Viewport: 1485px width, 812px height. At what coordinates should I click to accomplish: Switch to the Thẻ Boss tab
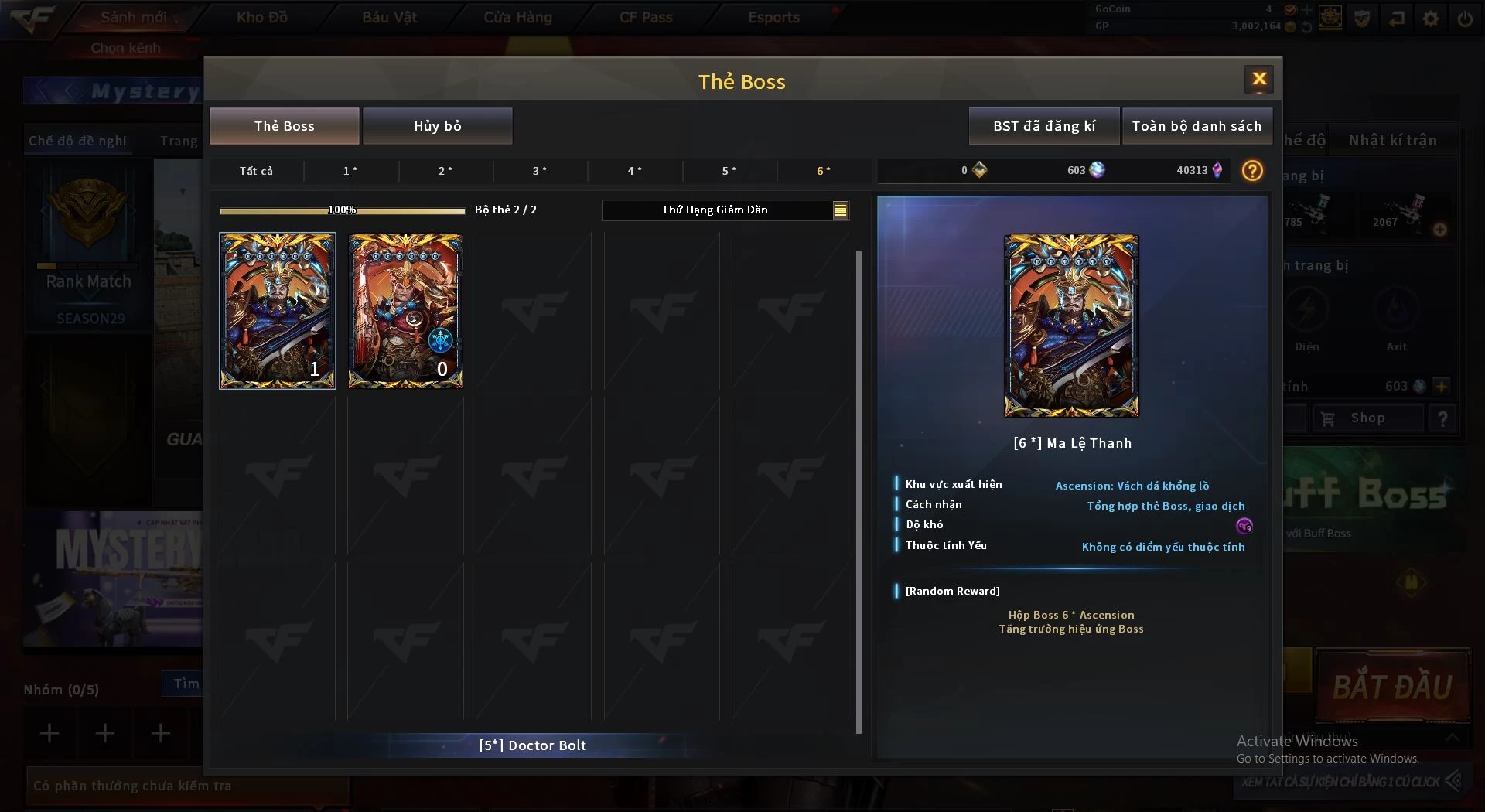click(284, 126)
